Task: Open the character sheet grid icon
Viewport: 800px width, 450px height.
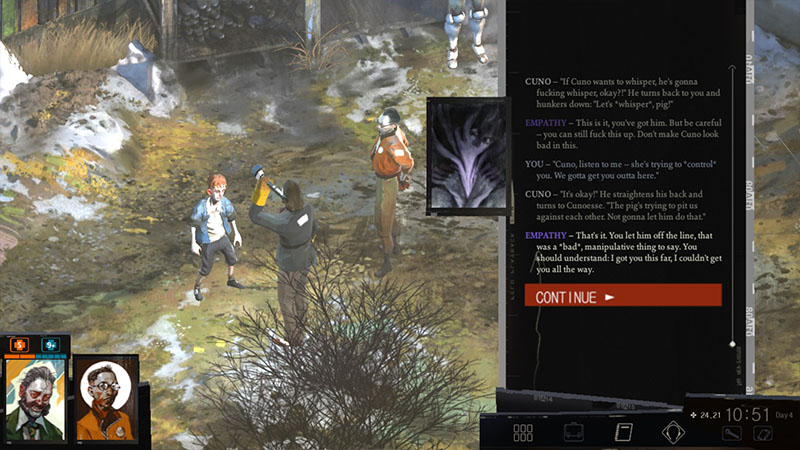Action: [523, 433]
